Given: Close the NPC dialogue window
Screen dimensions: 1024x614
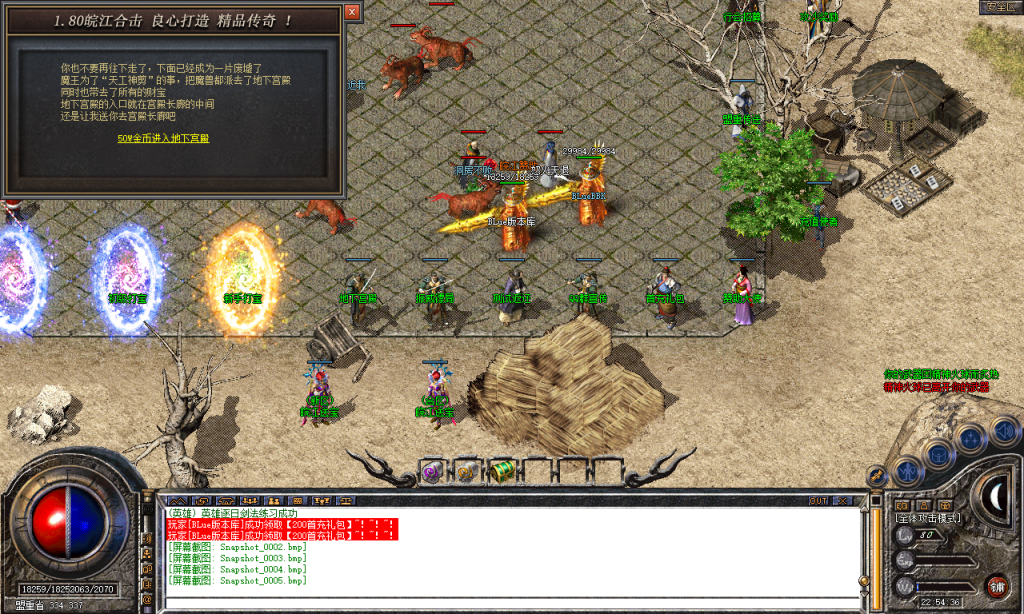Looking at the screenshot, I should [x=351, y=12].
